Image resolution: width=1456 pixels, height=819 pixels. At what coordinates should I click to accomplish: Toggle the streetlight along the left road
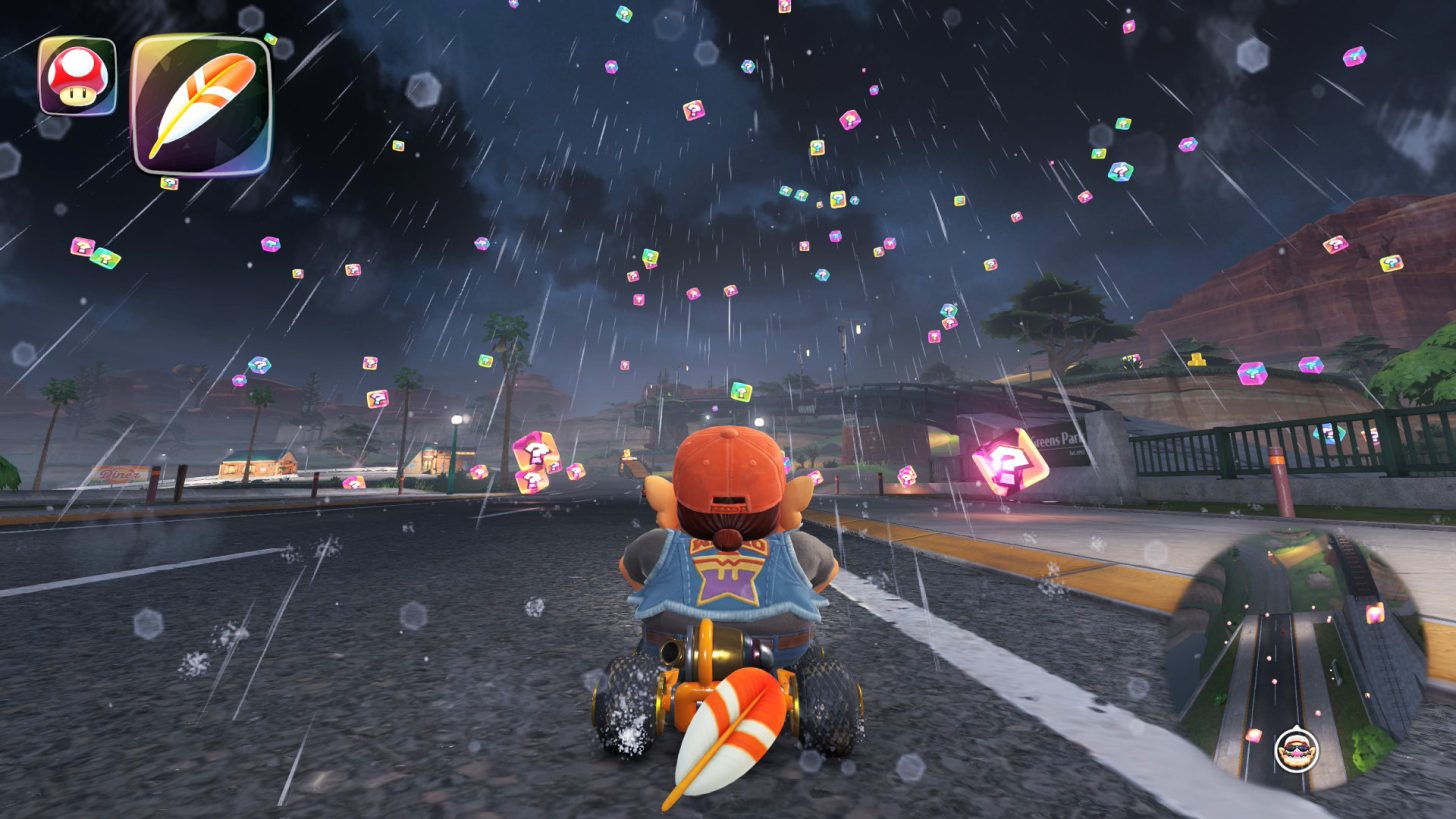click(457, 420)
